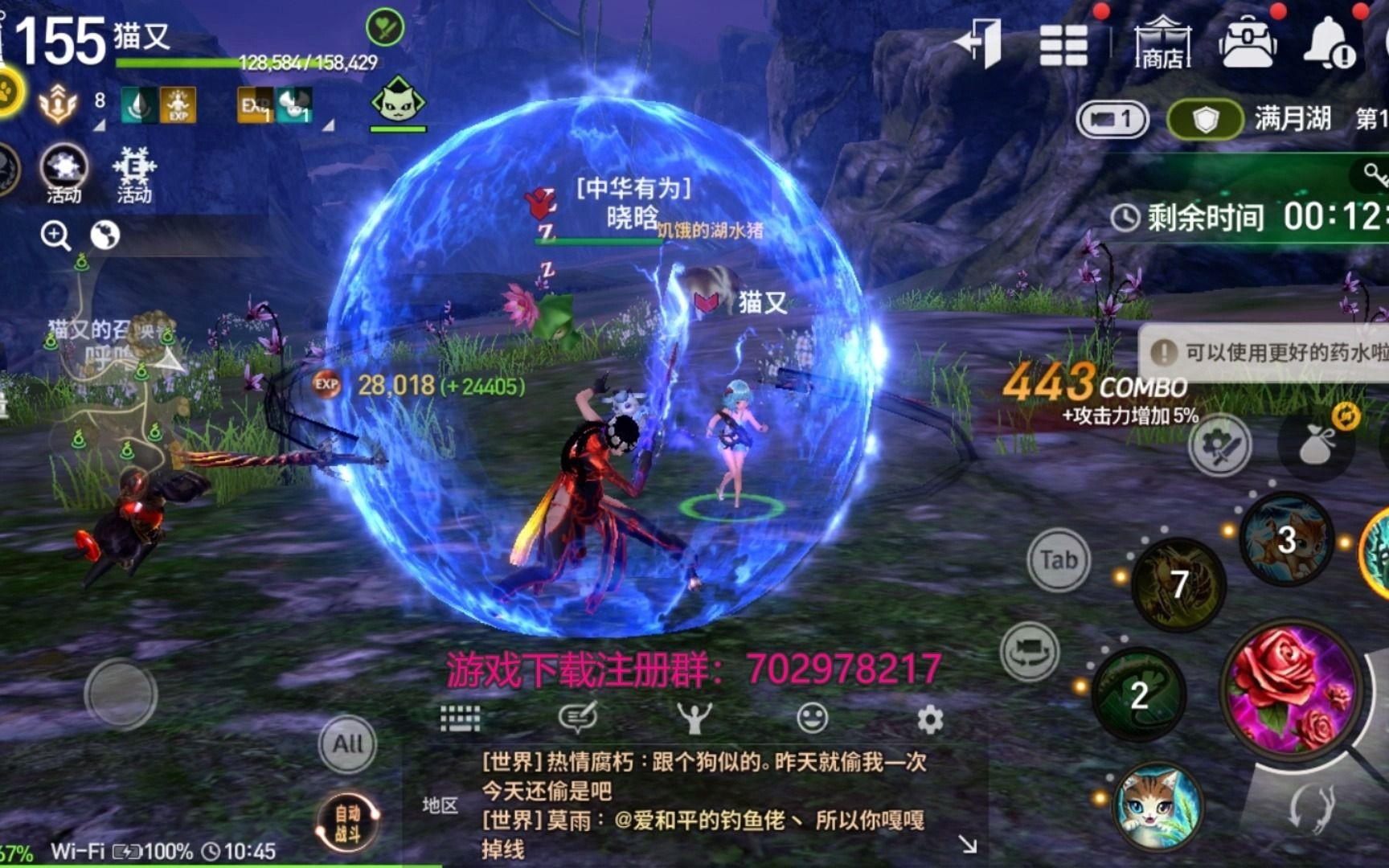Open the backpack inventory icon

point(1248,43)
